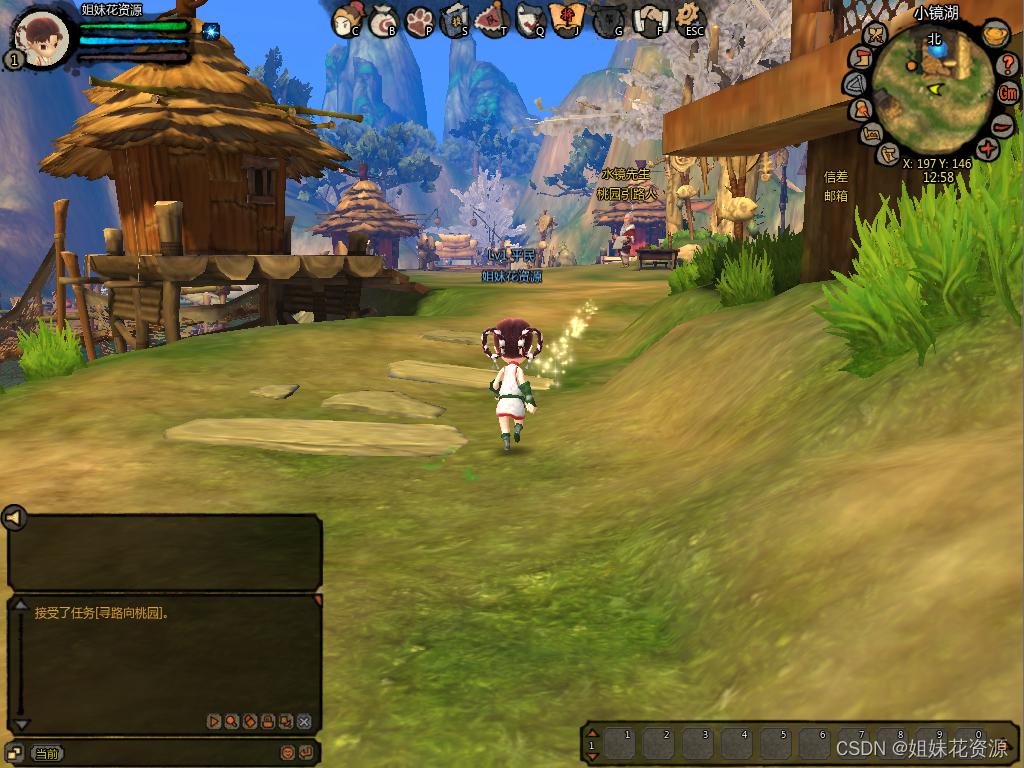Open the gear settings icon labeled ESC
The width and height of the screenshot is (1024, 768).
tap(689, 18)
